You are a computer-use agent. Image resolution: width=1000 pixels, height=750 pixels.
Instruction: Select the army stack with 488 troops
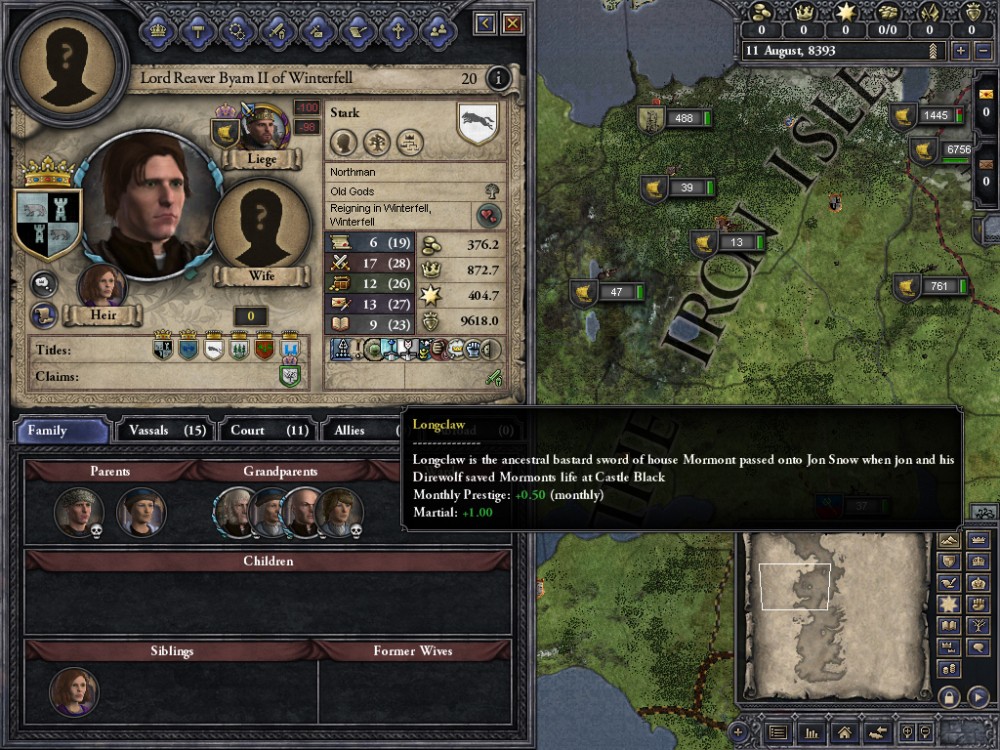(673, 119)
